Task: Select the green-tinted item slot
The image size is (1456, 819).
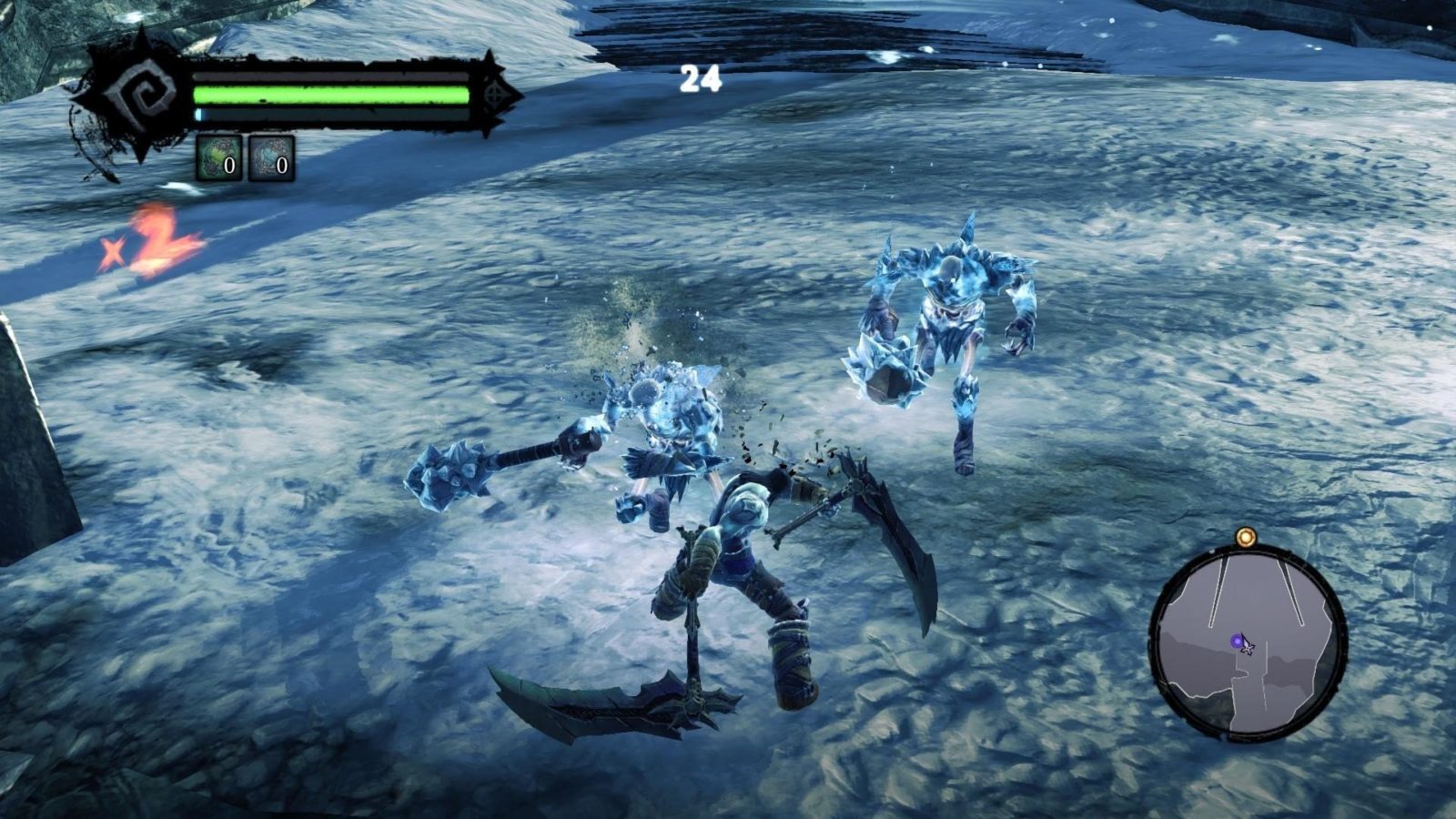Action: tap(219, 158)
